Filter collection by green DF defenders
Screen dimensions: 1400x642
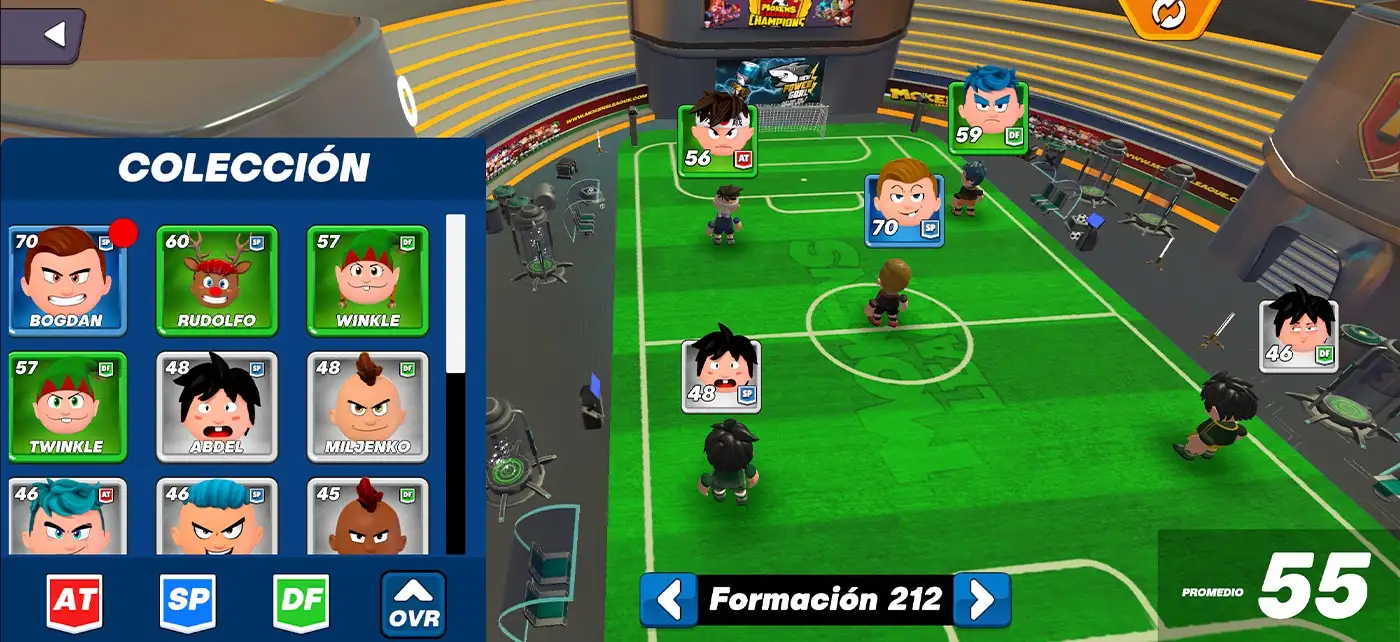pos(301,603)
